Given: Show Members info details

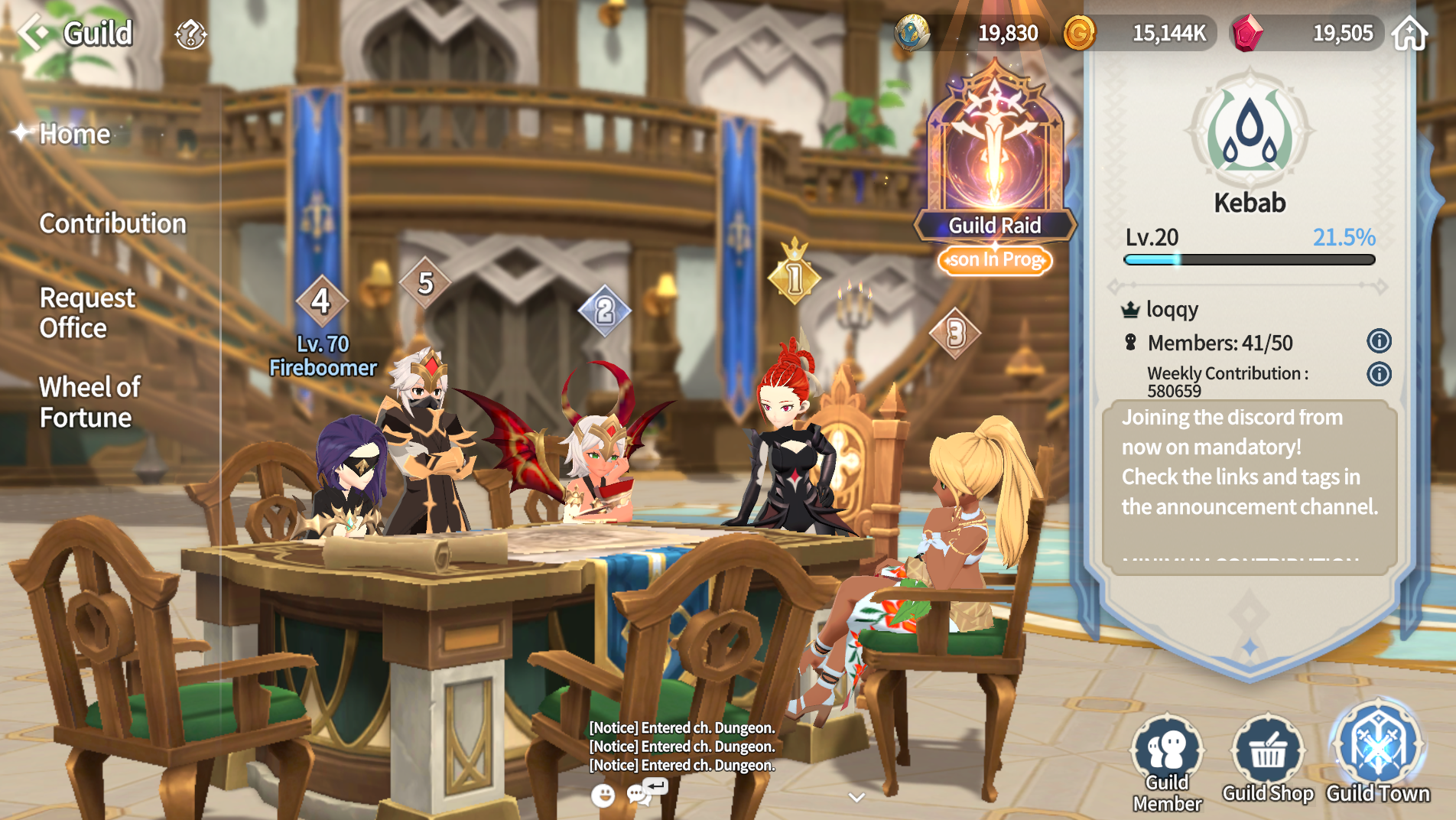Looking at the screenshot, I should click(x=1379, y=341).
